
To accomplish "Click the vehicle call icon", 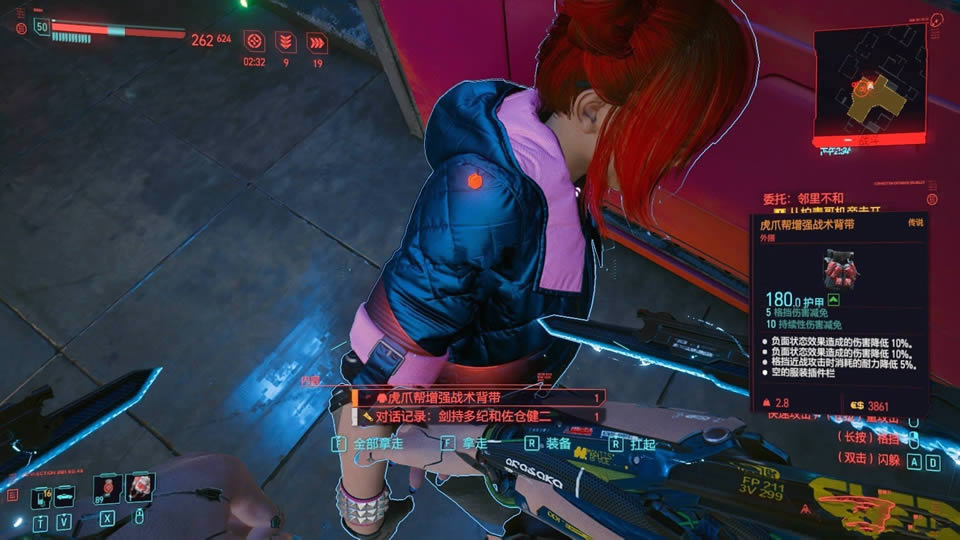I will pyautogui.click(x=64, y=494).
